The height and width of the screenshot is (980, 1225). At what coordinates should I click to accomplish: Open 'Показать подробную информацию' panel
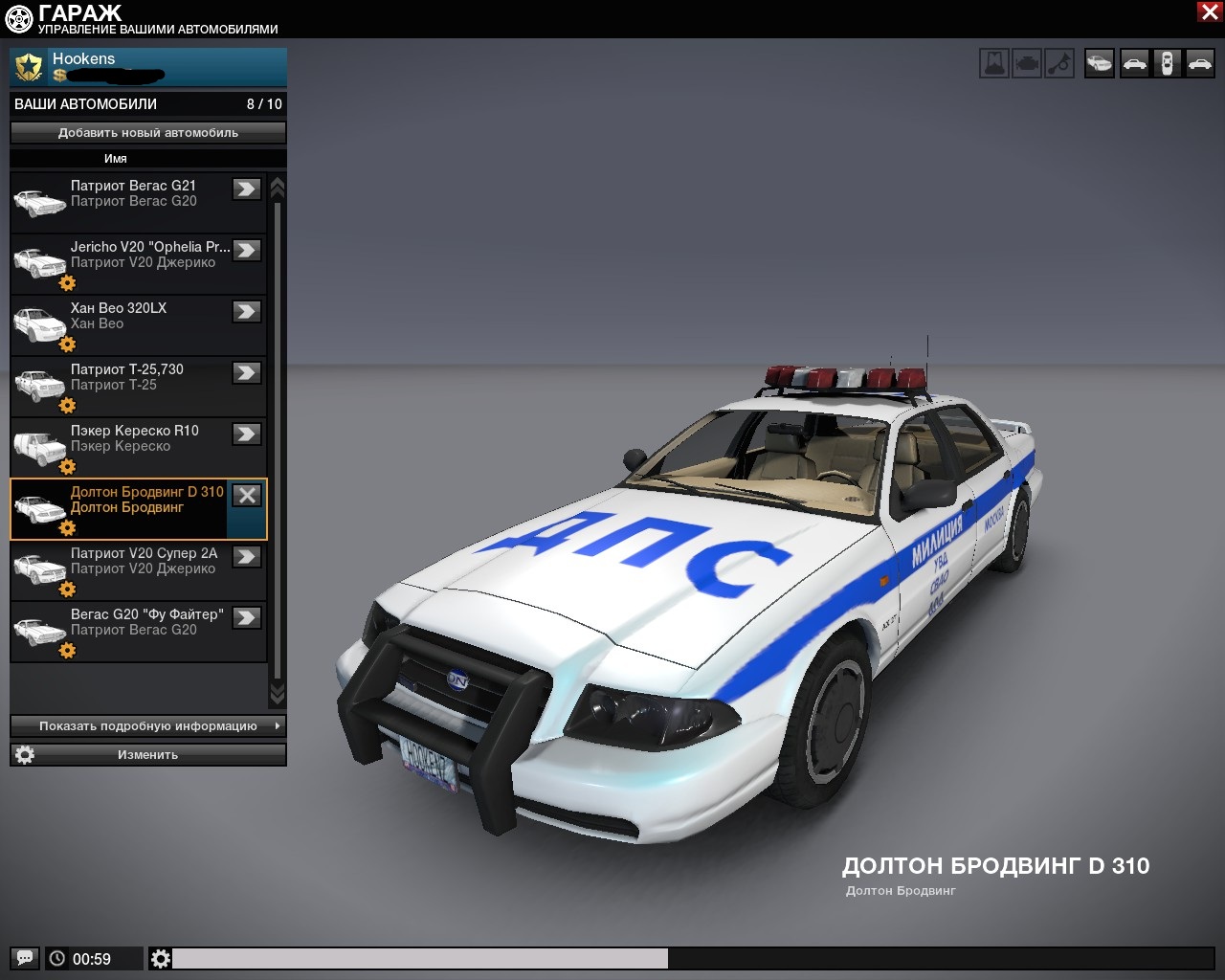pos(148,726)
